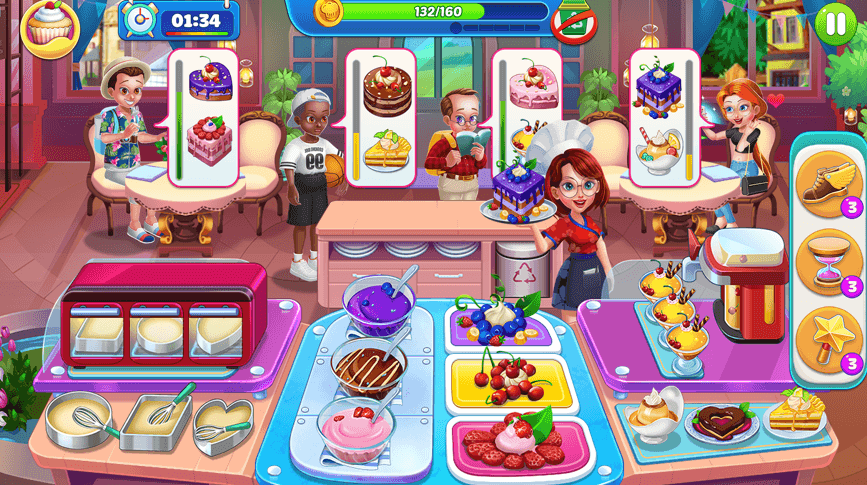Activate the winged shoe speed booster
This screenshot has height=485, width=867.
tap(821, 185)
